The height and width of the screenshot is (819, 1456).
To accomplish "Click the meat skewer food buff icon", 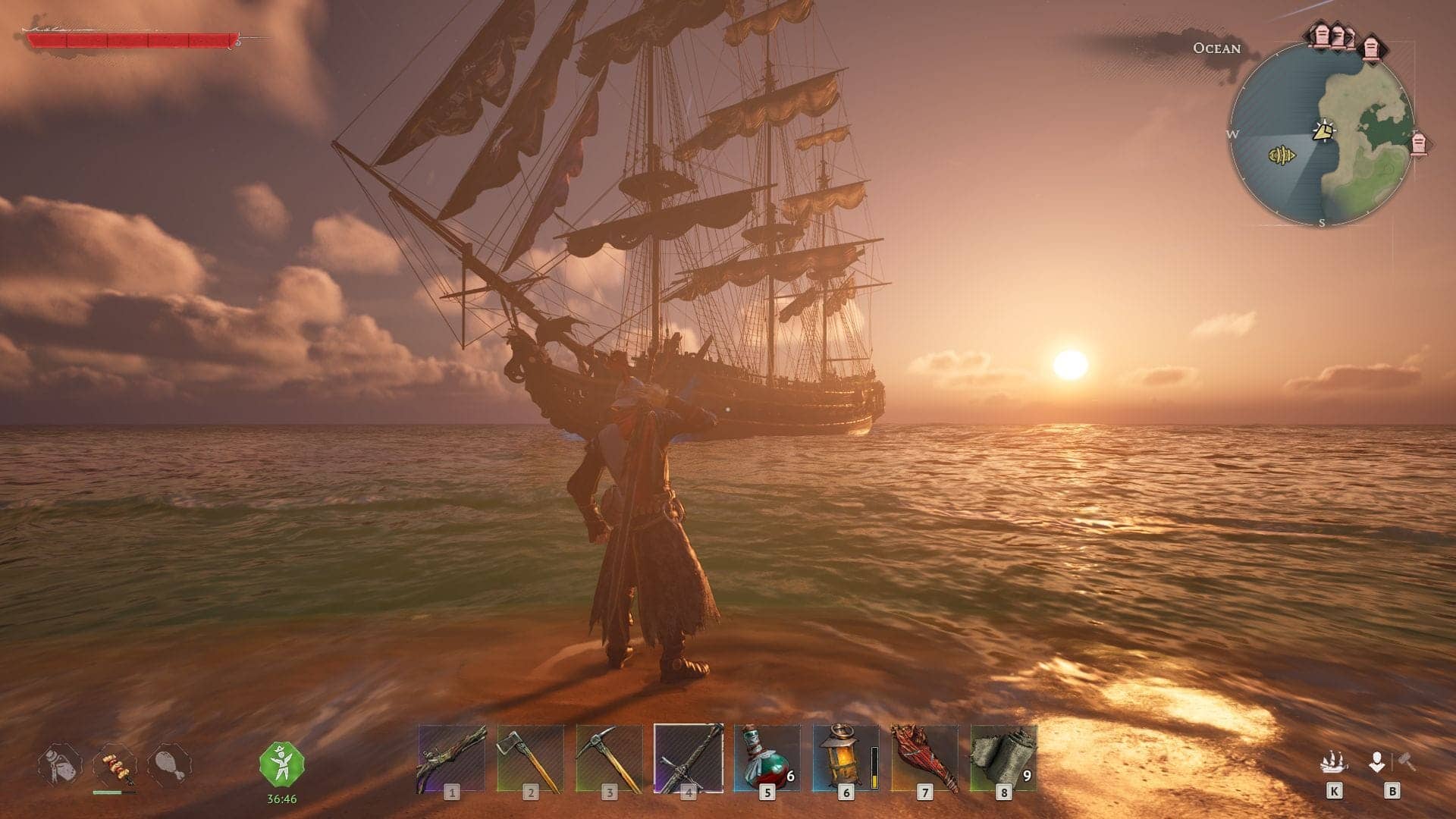I will click(115, 766).
